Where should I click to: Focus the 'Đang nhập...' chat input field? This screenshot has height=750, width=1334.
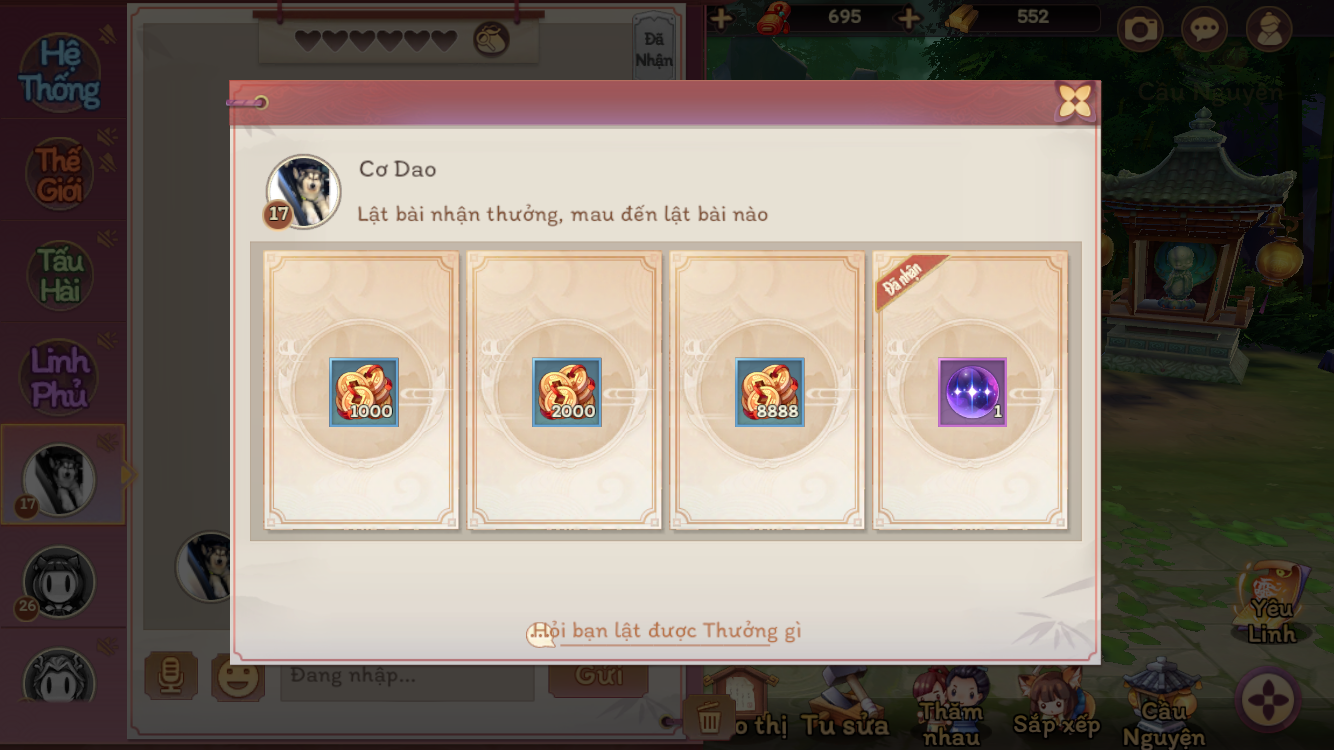(x=406, y=676)
